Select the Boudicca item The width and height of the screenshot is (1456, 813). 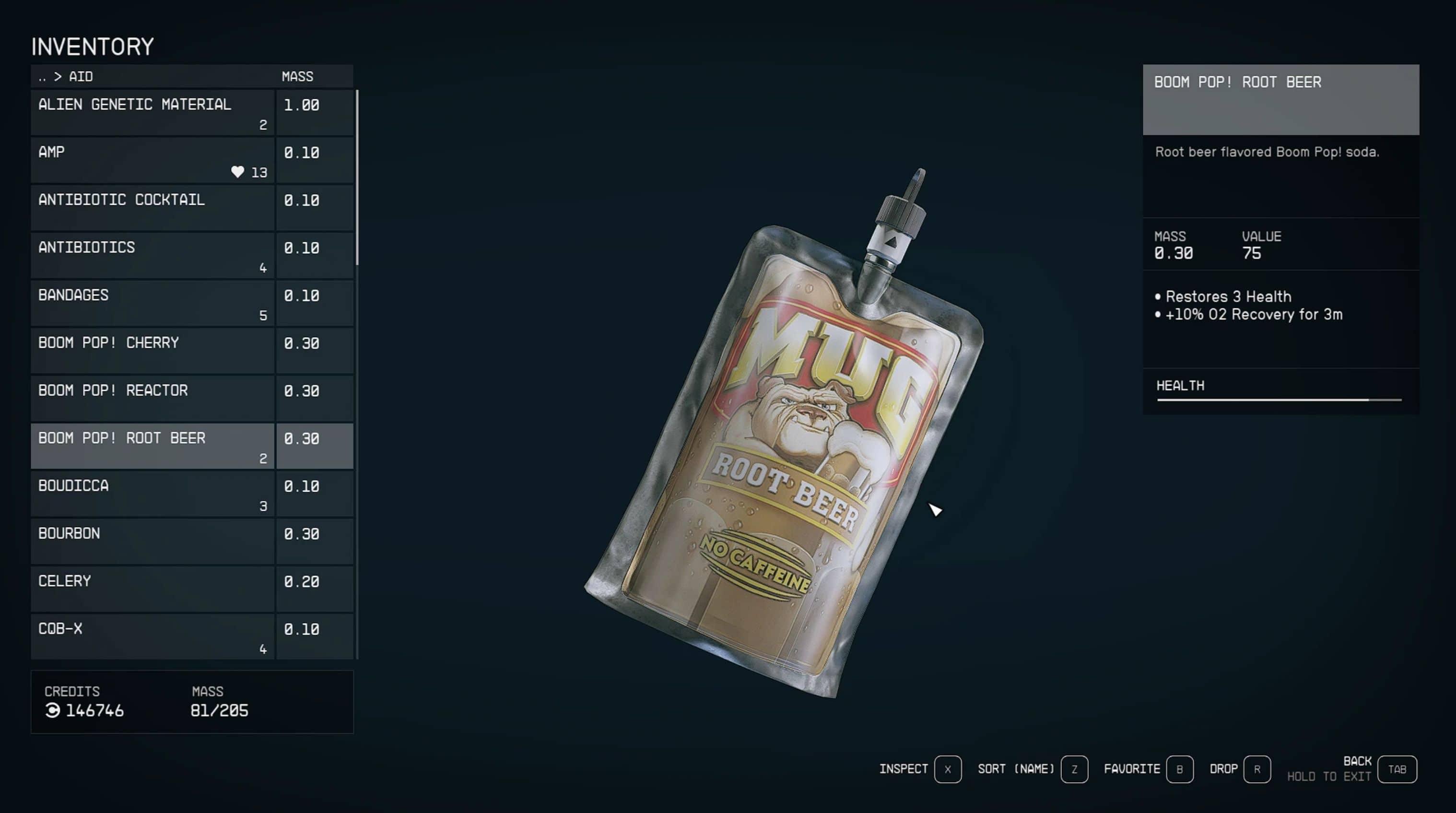coord(153,494)
